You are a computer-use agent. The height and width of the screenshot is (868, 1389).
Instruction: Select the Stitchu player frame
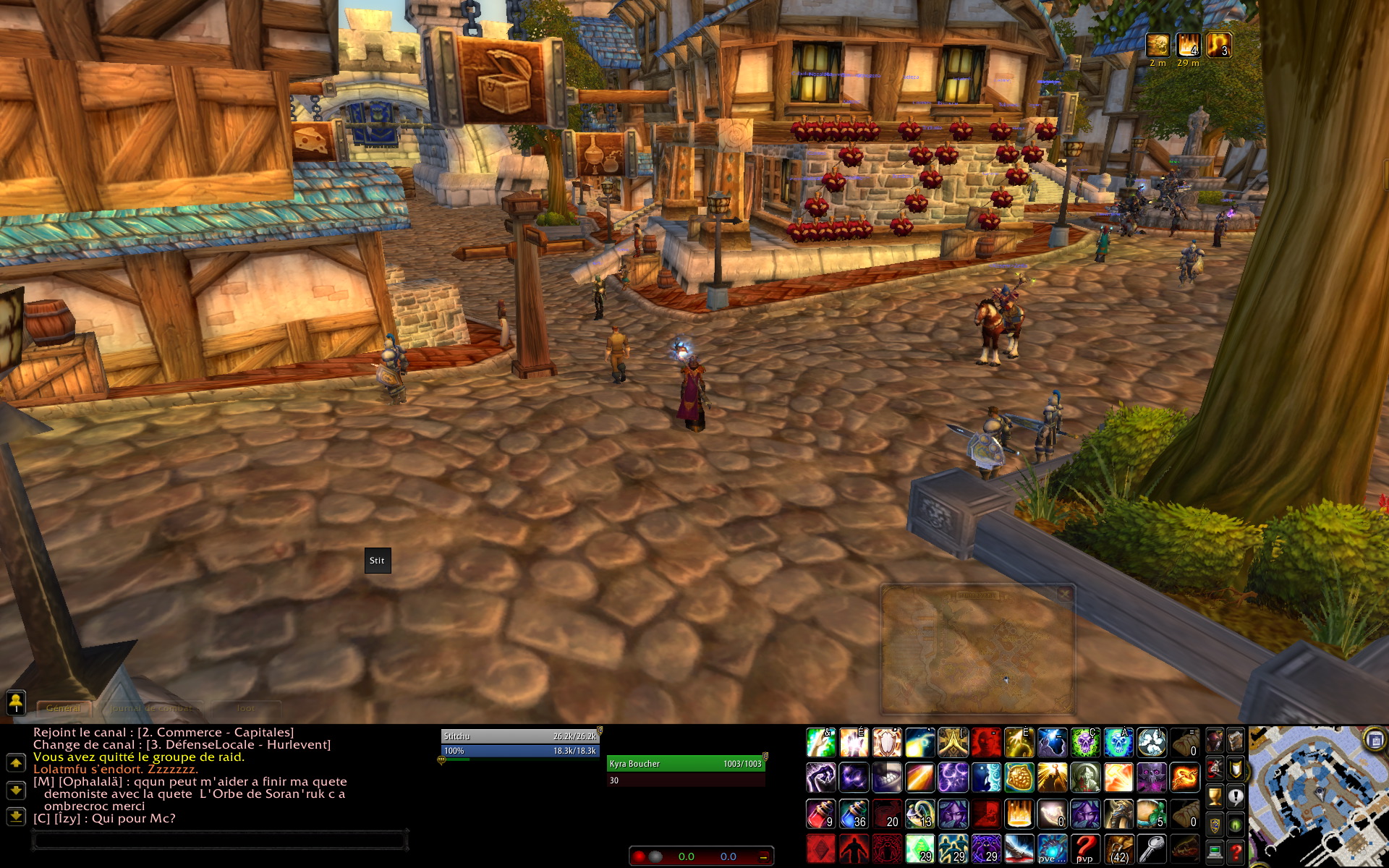click(519, 736)
